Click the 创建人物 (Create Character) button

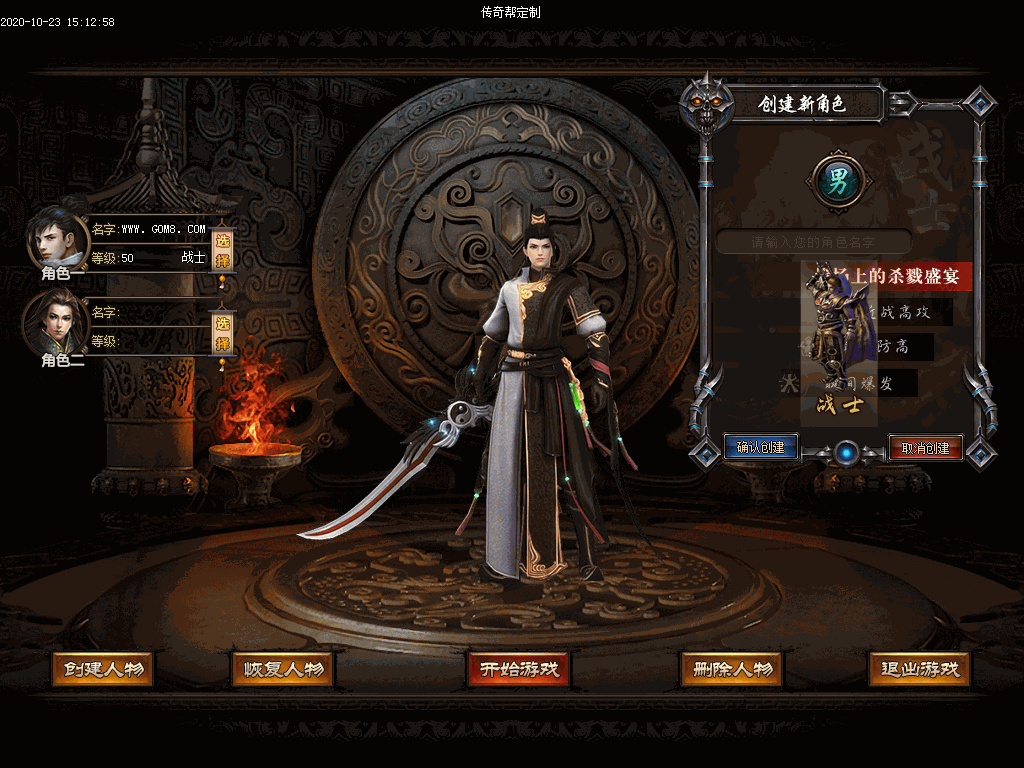coord(102,669)
